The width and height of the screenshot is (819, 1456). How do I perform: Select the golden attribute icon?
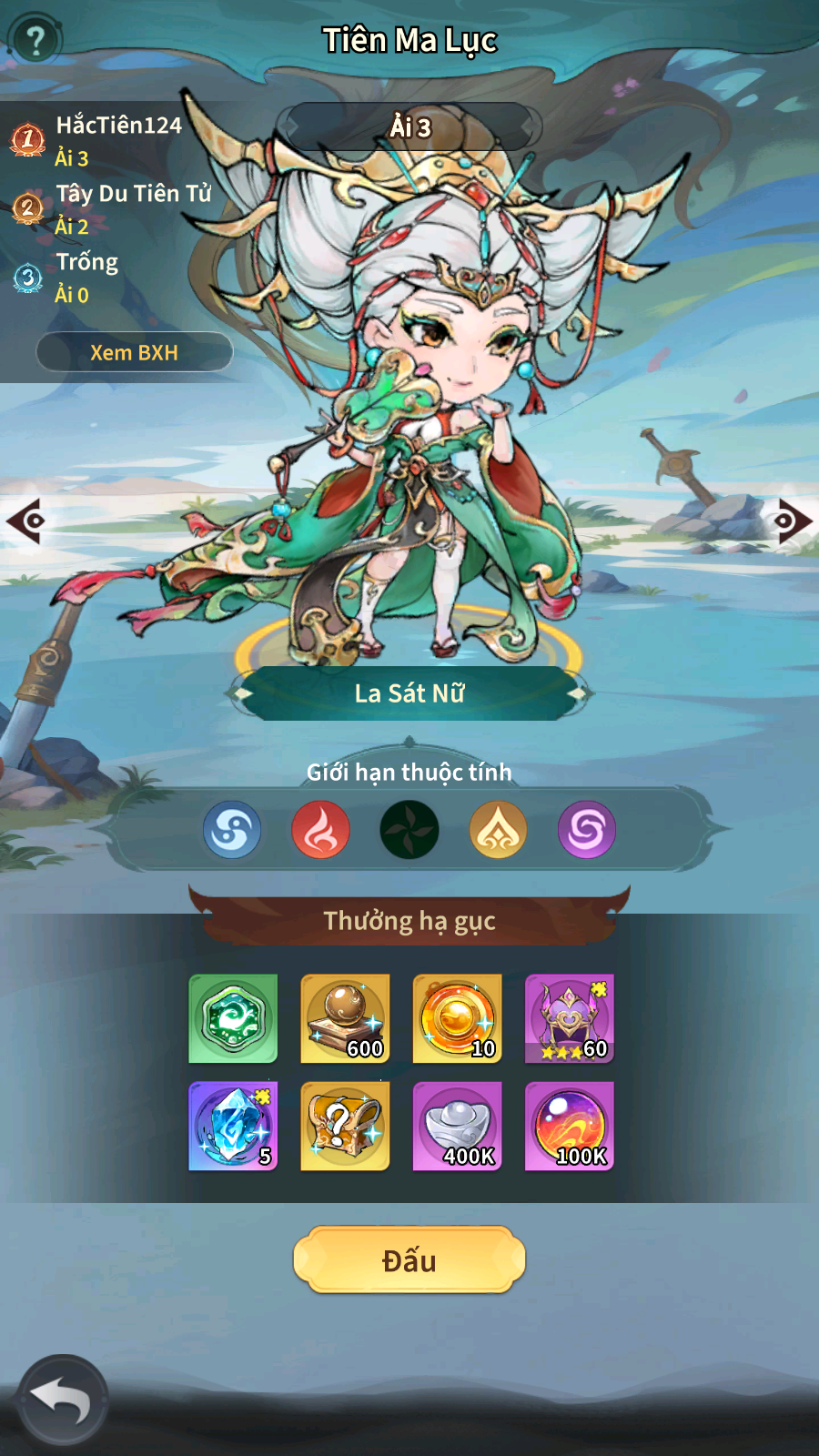(x=498, y=830)
